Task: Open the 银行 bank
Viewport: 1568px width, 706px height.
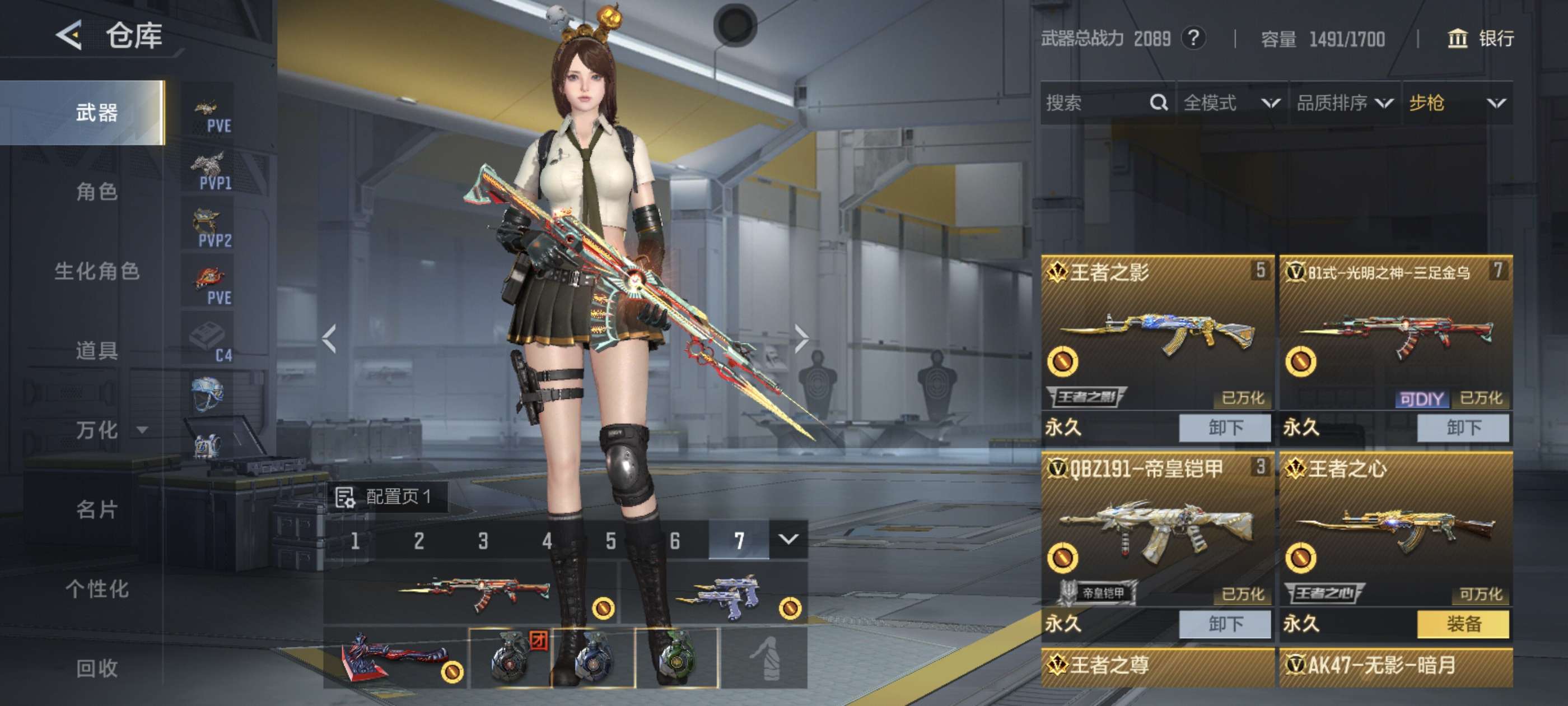Action: coord(1480,39)
